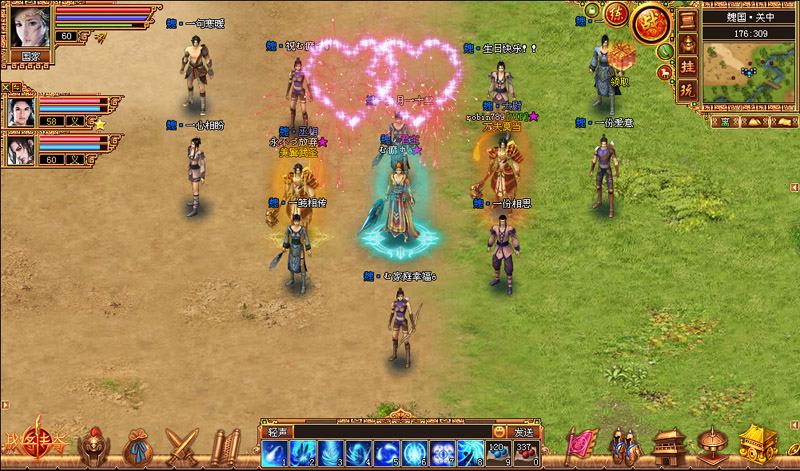Click the red 战 battle mode button

[650, 24]
